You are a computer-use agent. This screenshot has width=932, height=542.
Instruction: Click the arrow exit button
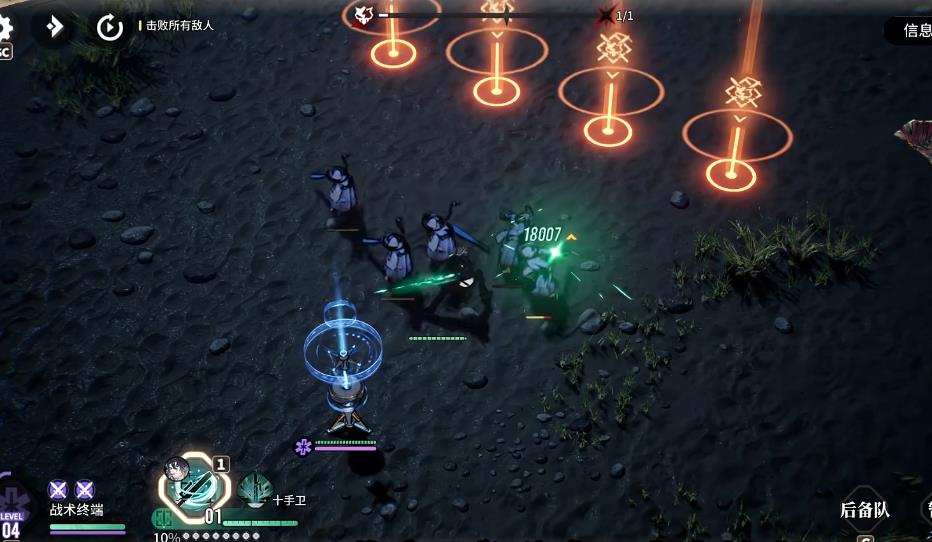pos(54,27)
